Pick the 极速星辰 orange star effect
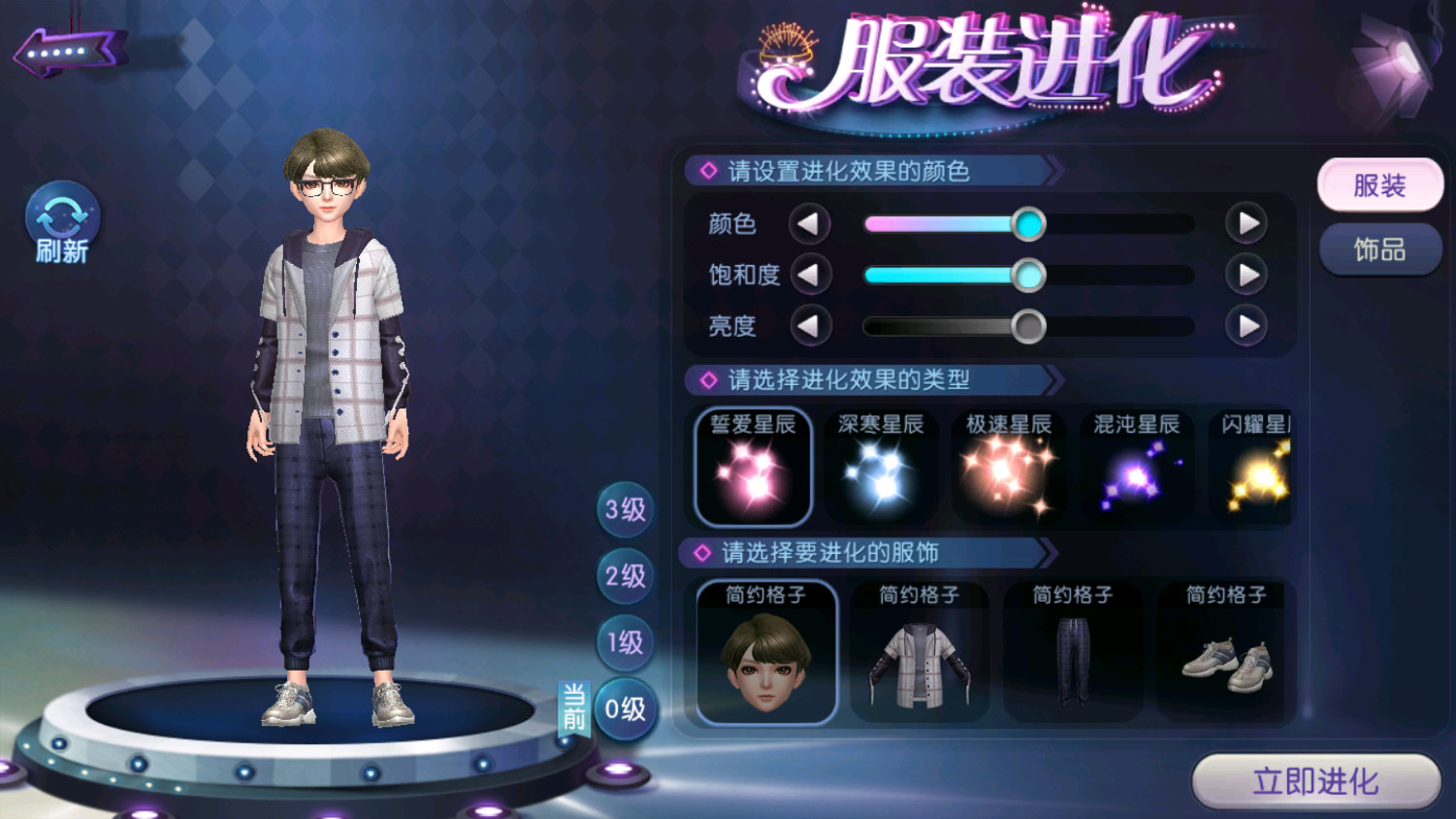This screenshot has height=819, width=1456. point(1008,467)
